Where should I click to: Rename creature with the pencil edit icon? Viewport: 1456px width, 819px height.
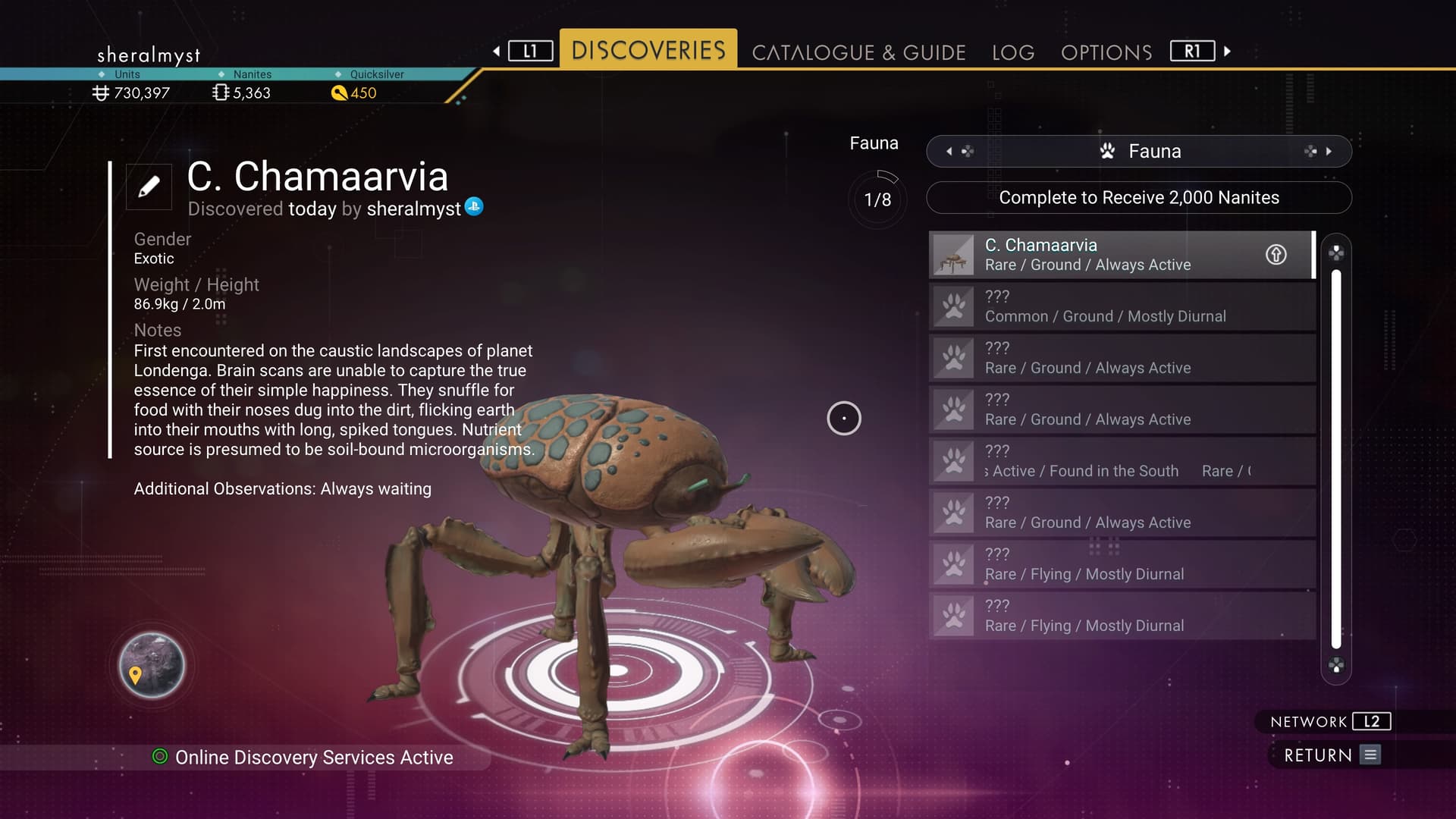[149, 187]
